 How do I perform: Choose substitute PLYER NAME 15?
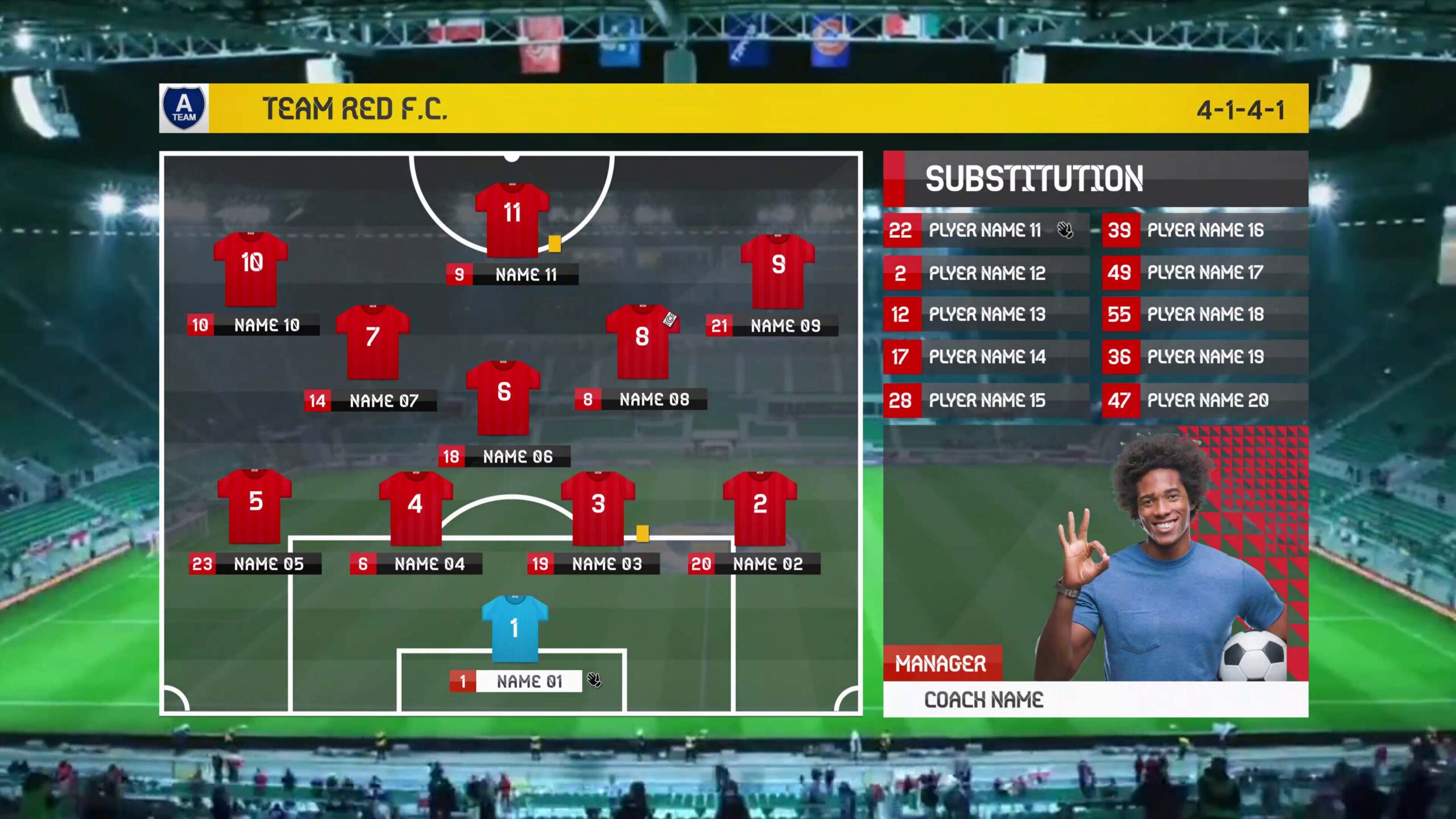point(986,400)
